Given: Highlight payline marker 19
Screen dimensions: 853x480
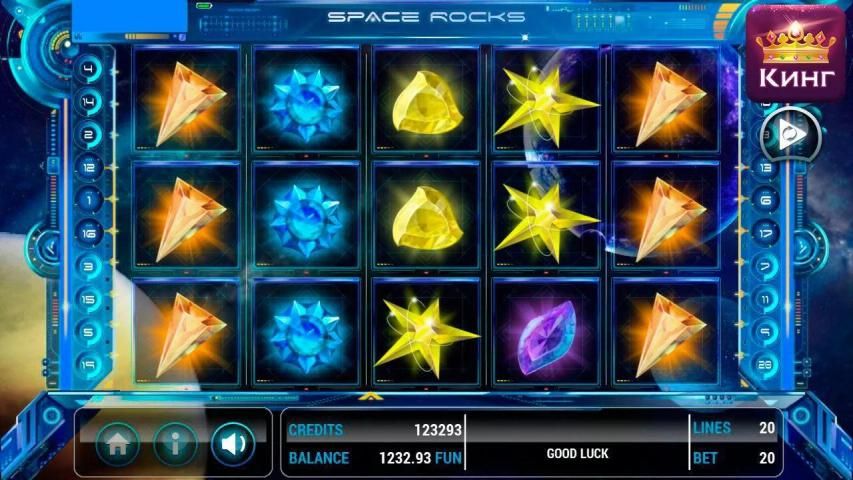Looking at the screenshot, I should 89,365.
